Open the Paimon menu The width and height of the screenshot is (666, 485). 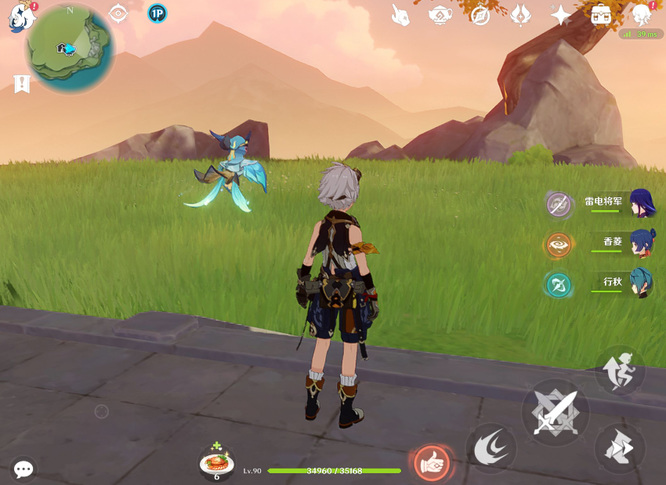[21, 16]
